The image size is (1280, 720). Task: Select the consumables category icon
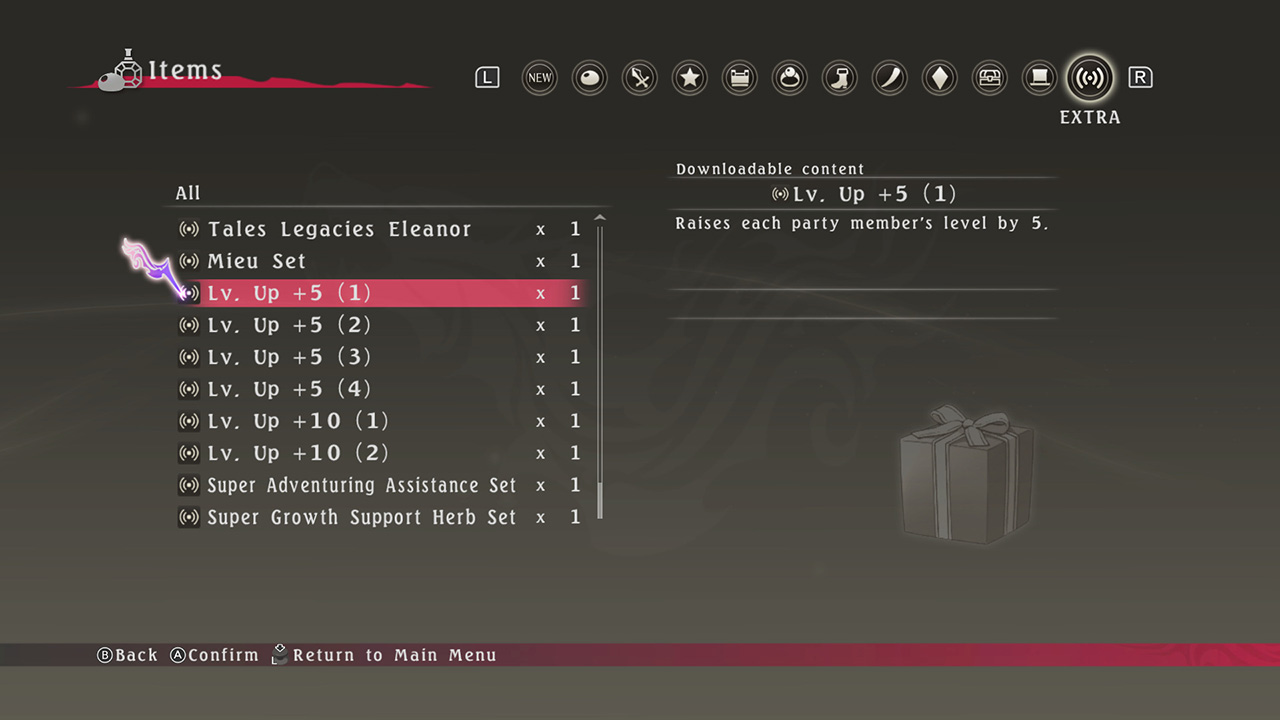589,77
